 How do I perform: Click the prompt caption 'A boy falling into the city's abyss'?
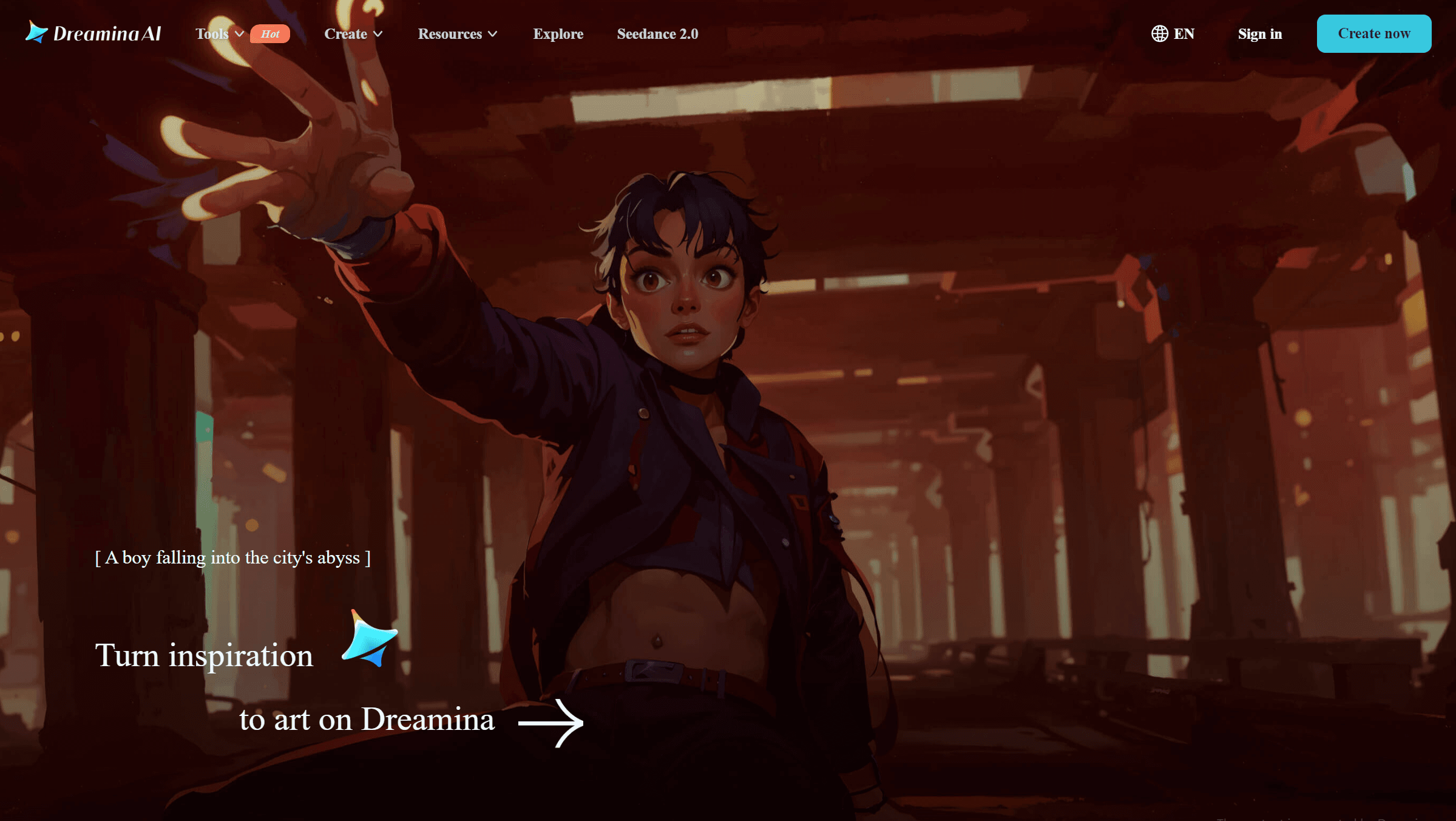pyautogui.click(x=234, y=557)
